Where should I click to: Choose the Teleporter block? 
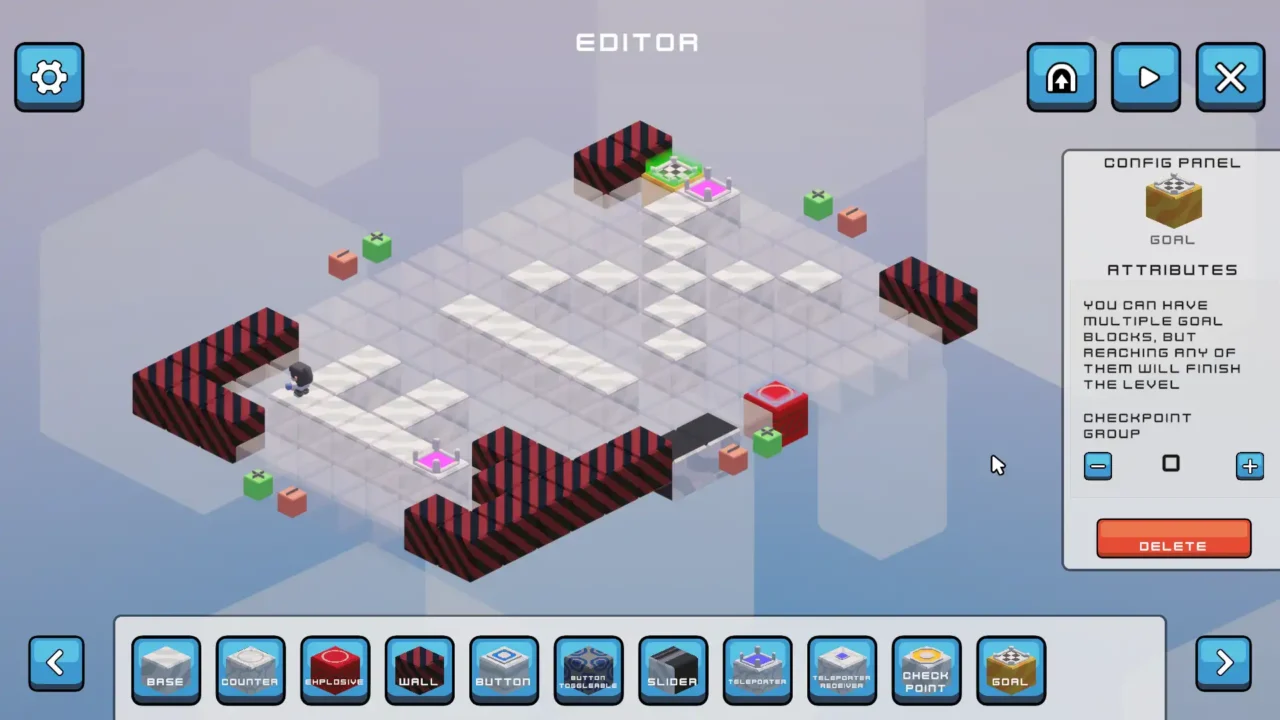point(758,669)
